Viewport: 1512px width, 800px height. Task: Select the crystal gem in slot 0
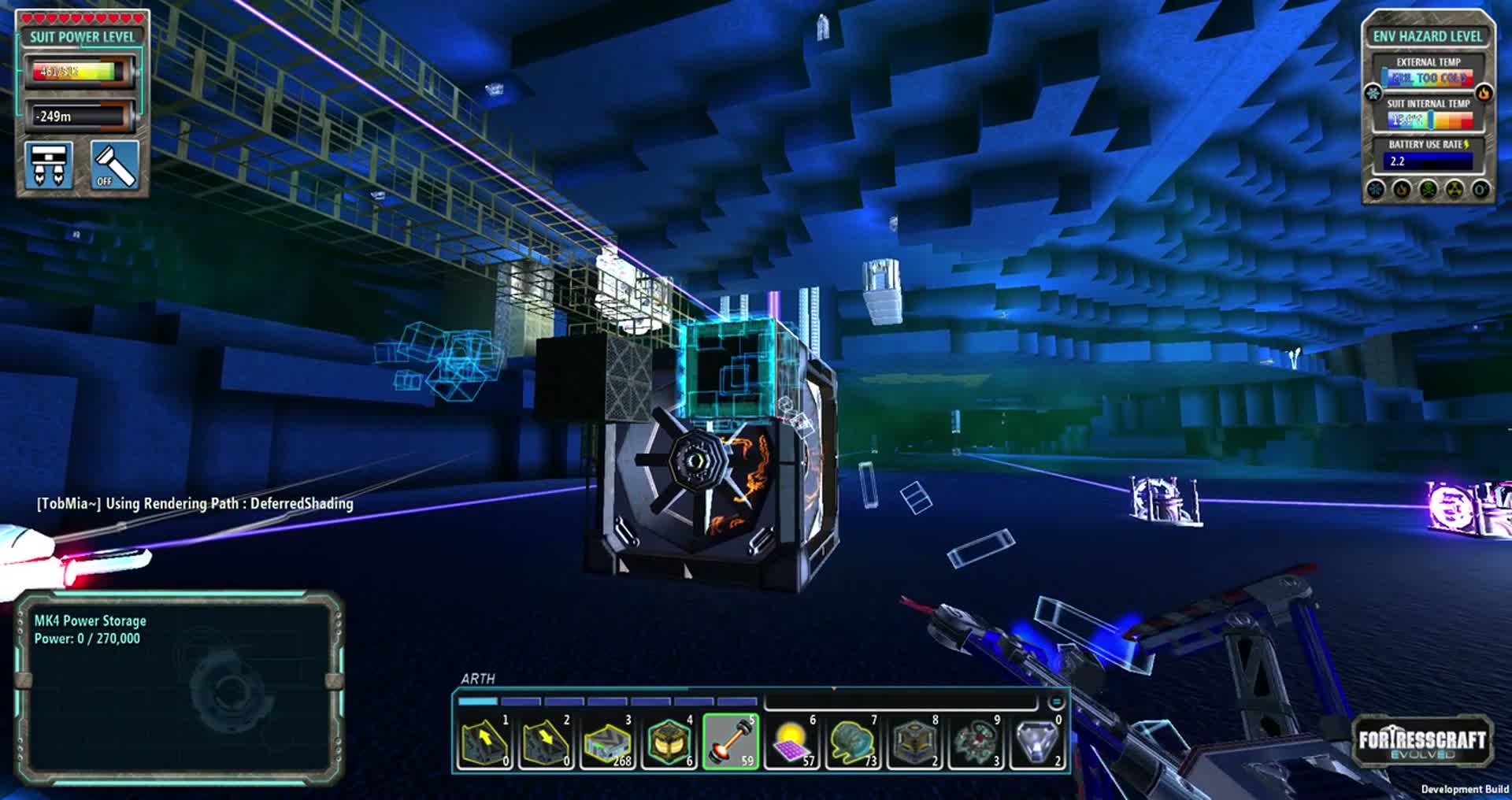pyautogui.click(x=1037, y=742)
